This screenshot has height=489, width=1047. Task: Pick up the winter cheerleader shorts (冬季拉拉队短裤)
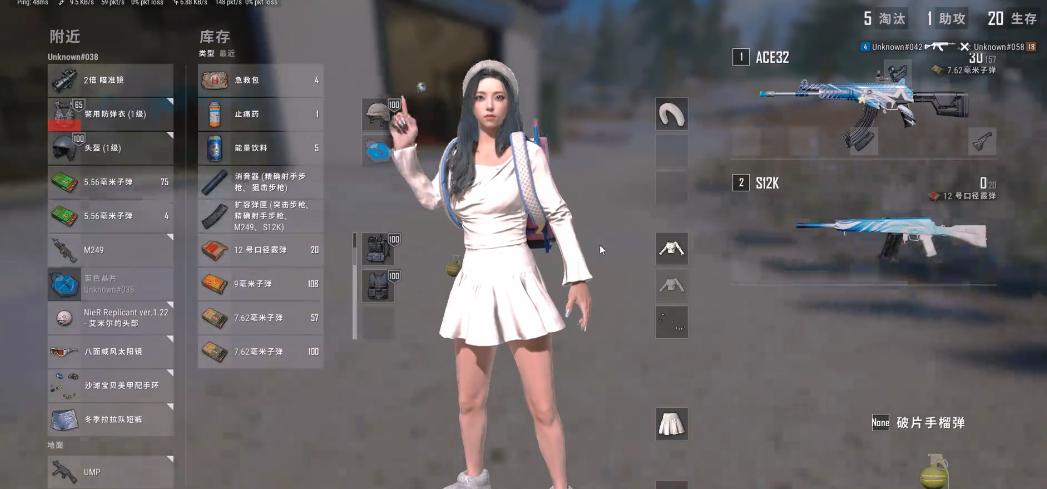click(110, 420)
